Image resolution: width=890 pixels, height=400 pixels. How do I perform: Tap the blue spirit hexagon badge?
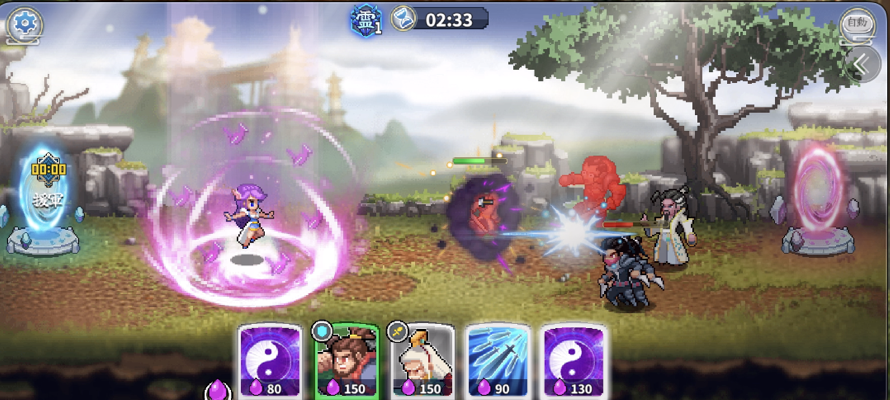click(364, 19)
